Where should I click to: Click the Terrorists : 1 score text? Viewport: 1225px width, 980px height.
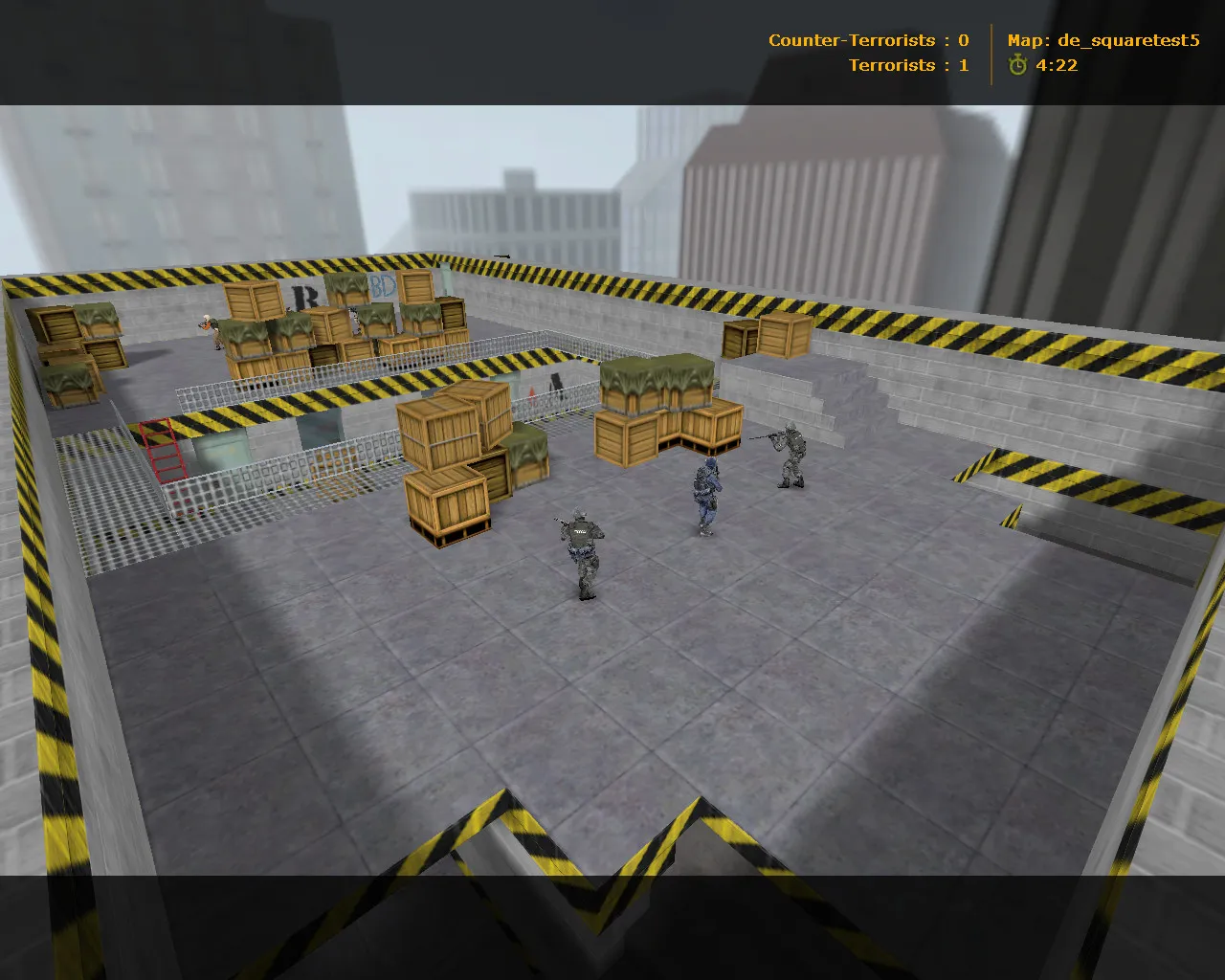[x=906, y=65]
